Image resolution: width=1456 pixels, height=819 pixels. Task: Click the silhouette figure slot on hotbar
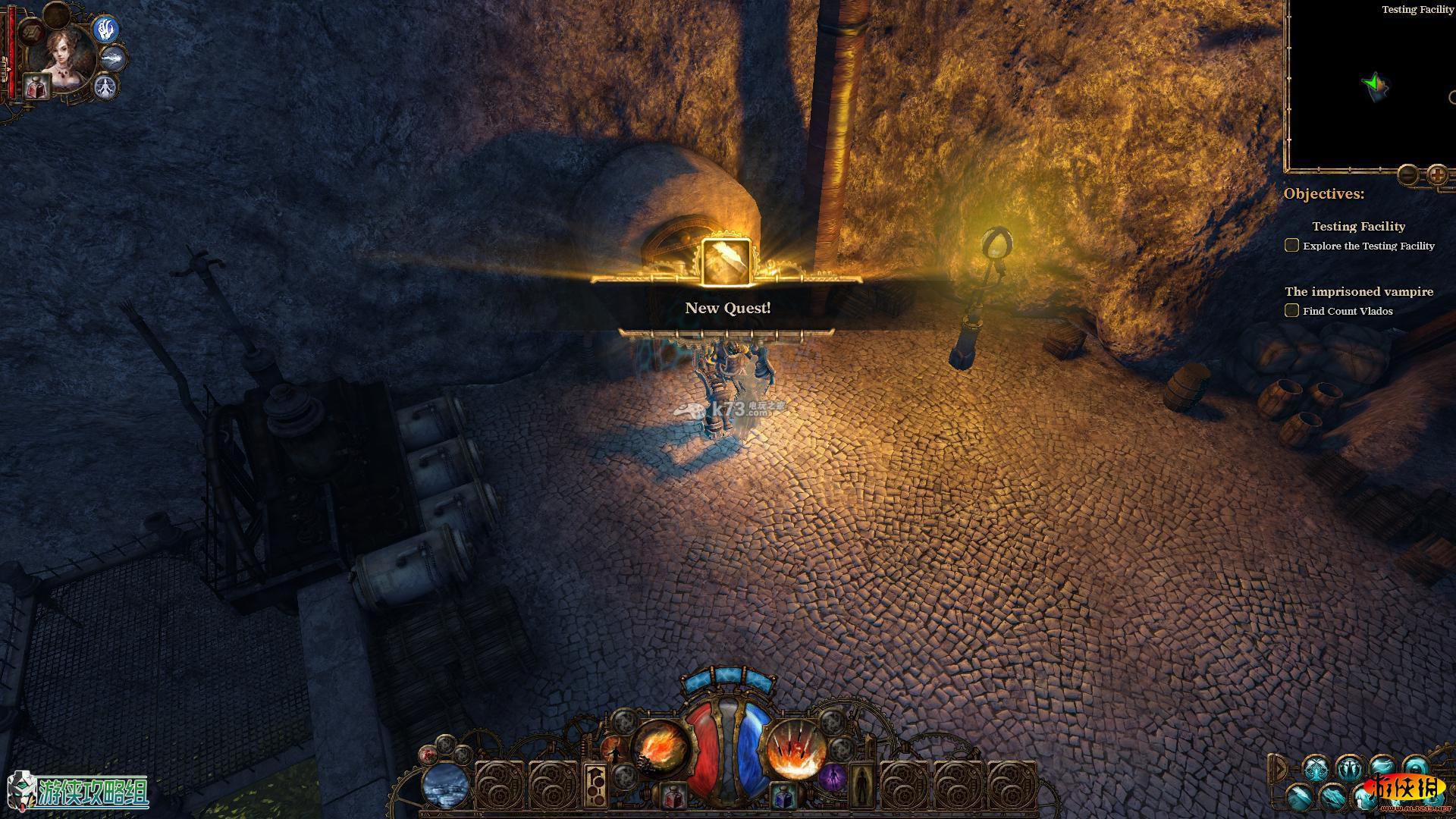coord(861,785)
